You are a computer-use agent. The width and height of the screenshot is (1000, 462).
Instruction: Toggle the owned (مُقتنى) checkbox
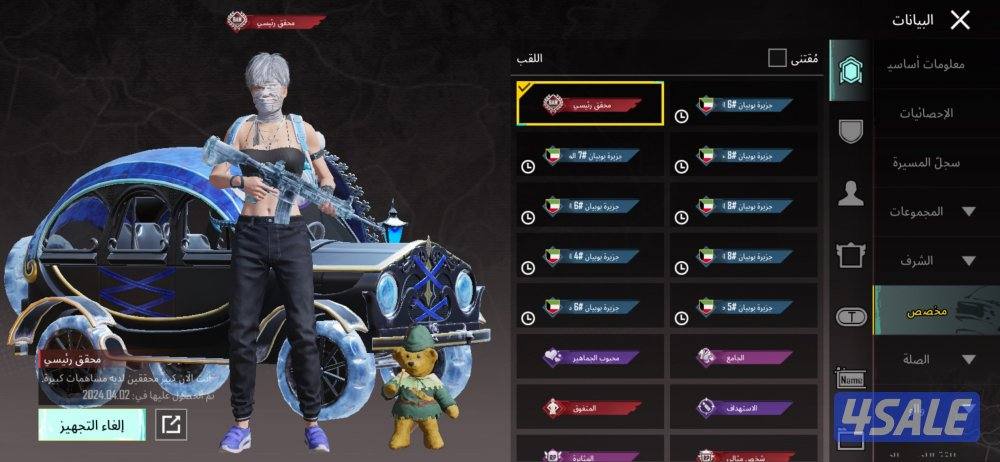click(777, 58)
